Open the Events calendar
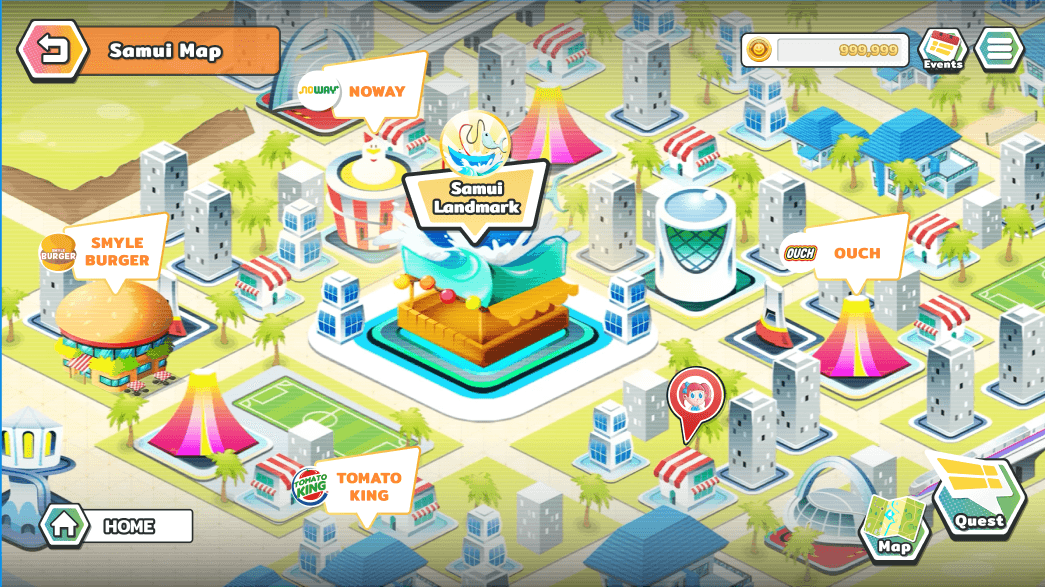Viewport: 1045px width, 587px height. 942,49
